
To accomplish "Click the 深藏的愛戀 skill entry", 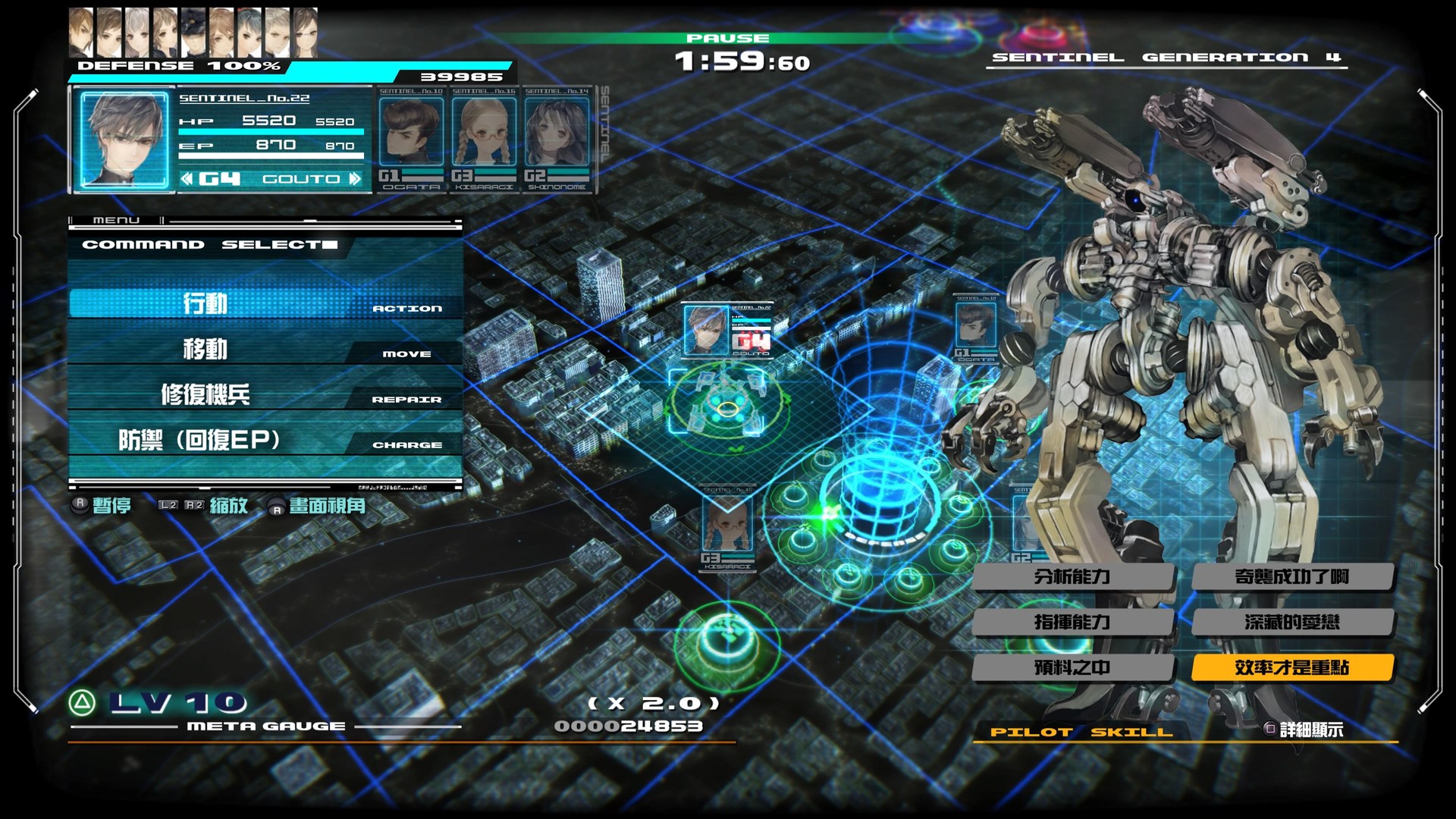I will click(1291, 623).
